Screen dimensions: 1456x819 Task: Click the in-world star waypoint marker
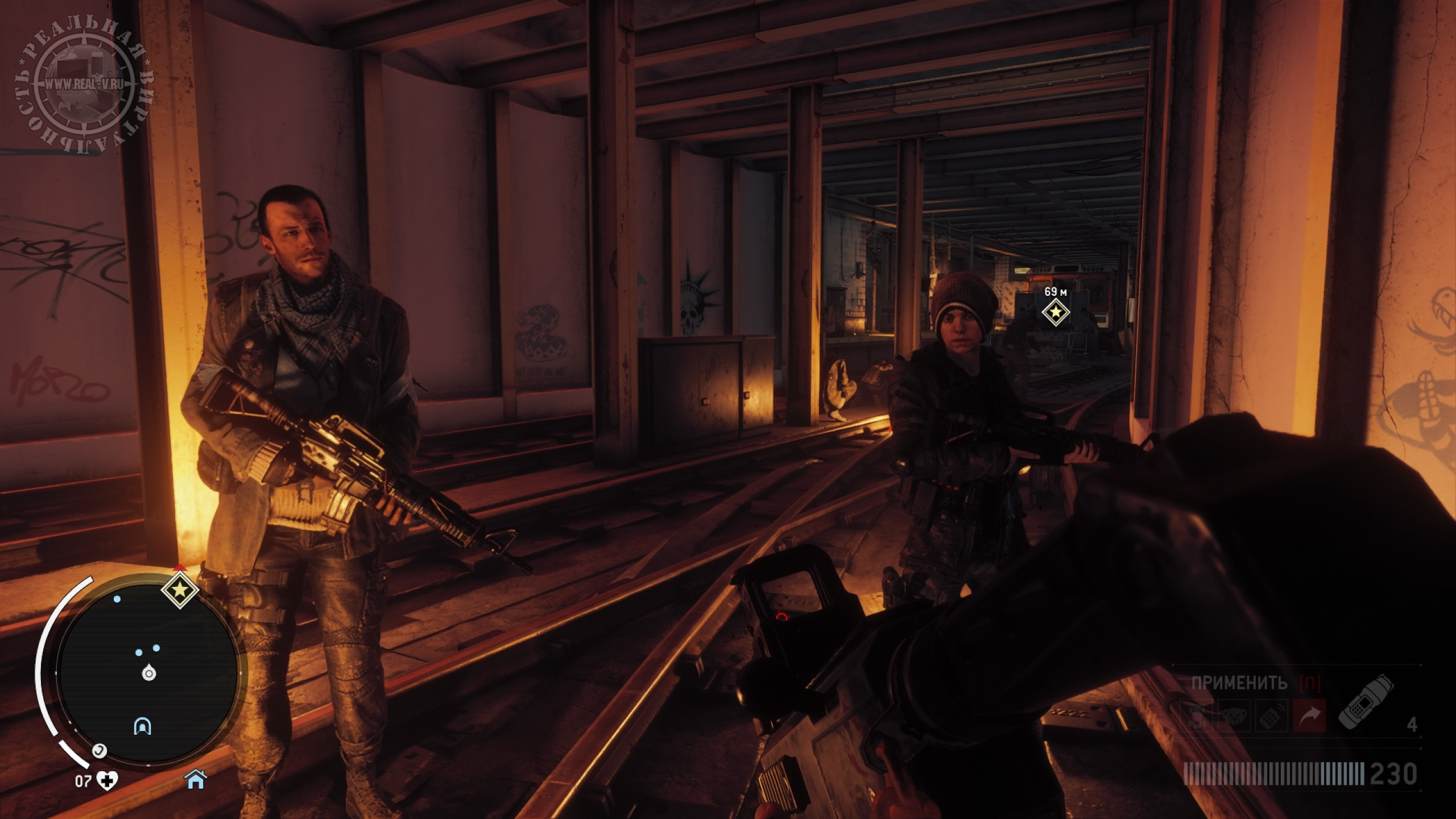(x=1056, y=312)
